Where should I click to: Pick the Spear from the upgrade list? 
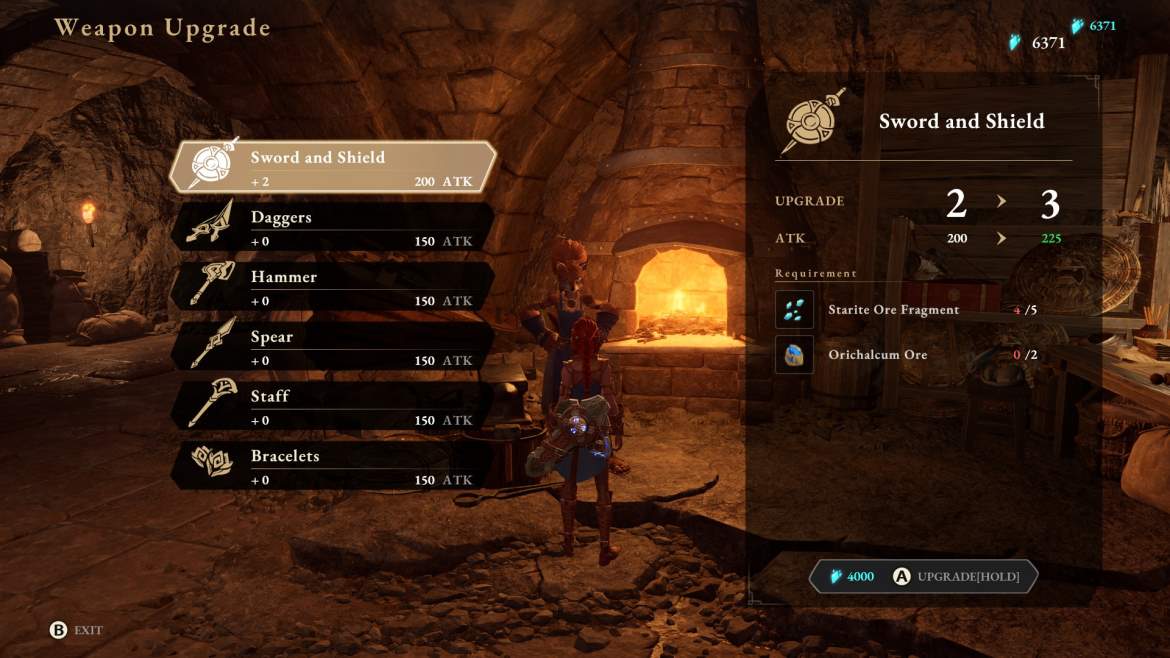pyautogui.click(x=332, y=347)
